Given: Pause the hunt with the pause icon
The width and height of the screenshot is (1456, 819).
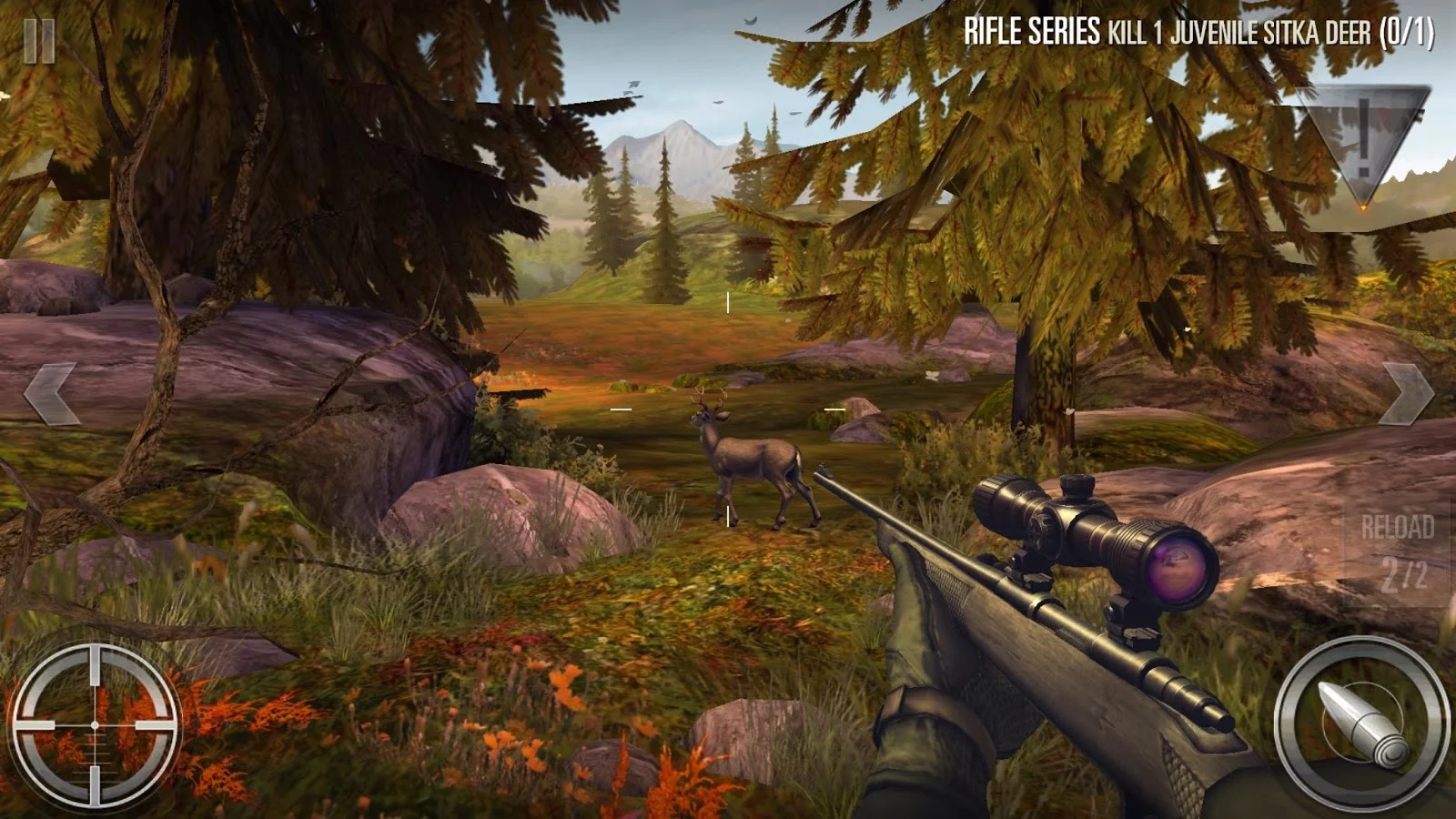Looking at the screenshot, I should [x=38, y=39].
